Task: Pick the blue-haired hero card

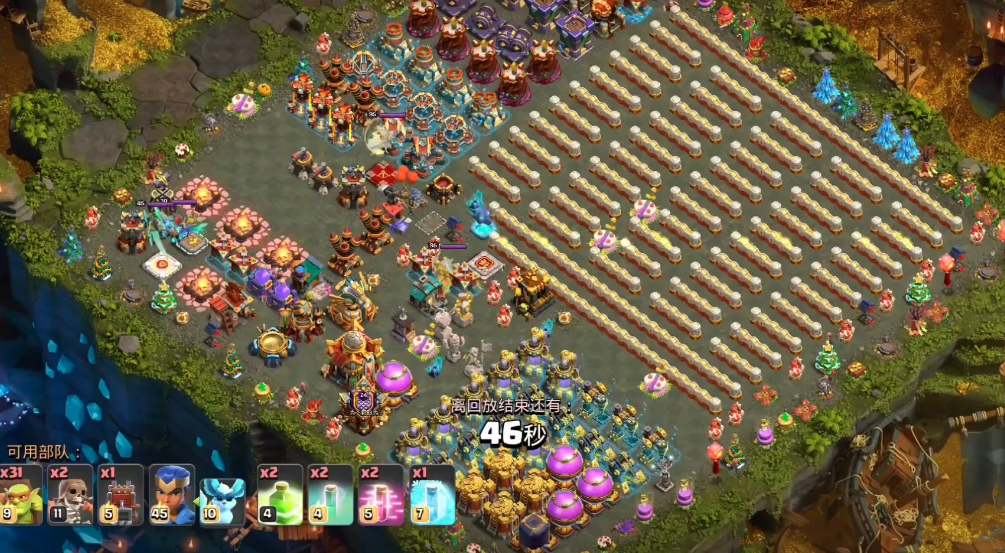Action: coord(173,495)
